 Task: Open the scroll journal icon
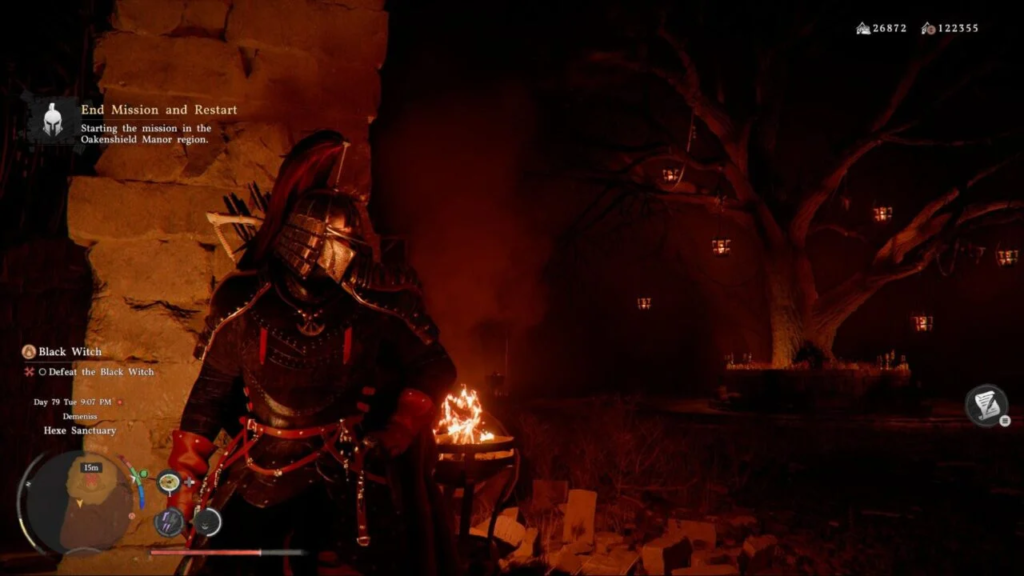[x=986, y=405]
